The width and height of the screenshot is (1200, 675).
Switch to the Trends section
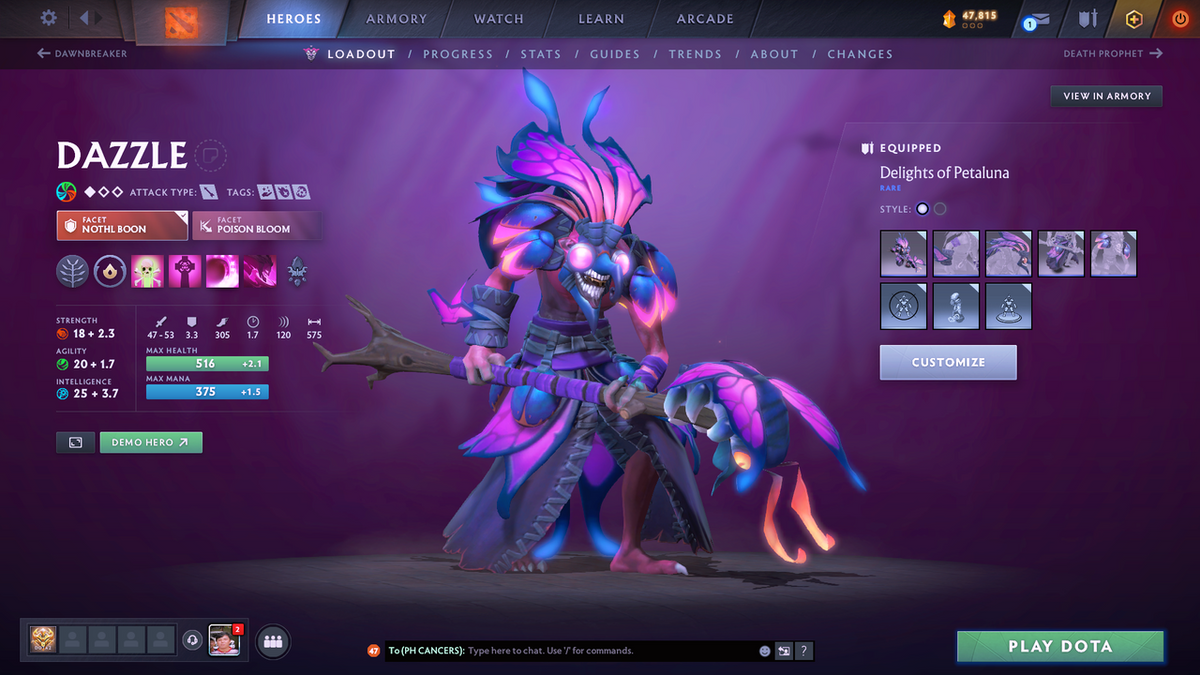point(695,54)
